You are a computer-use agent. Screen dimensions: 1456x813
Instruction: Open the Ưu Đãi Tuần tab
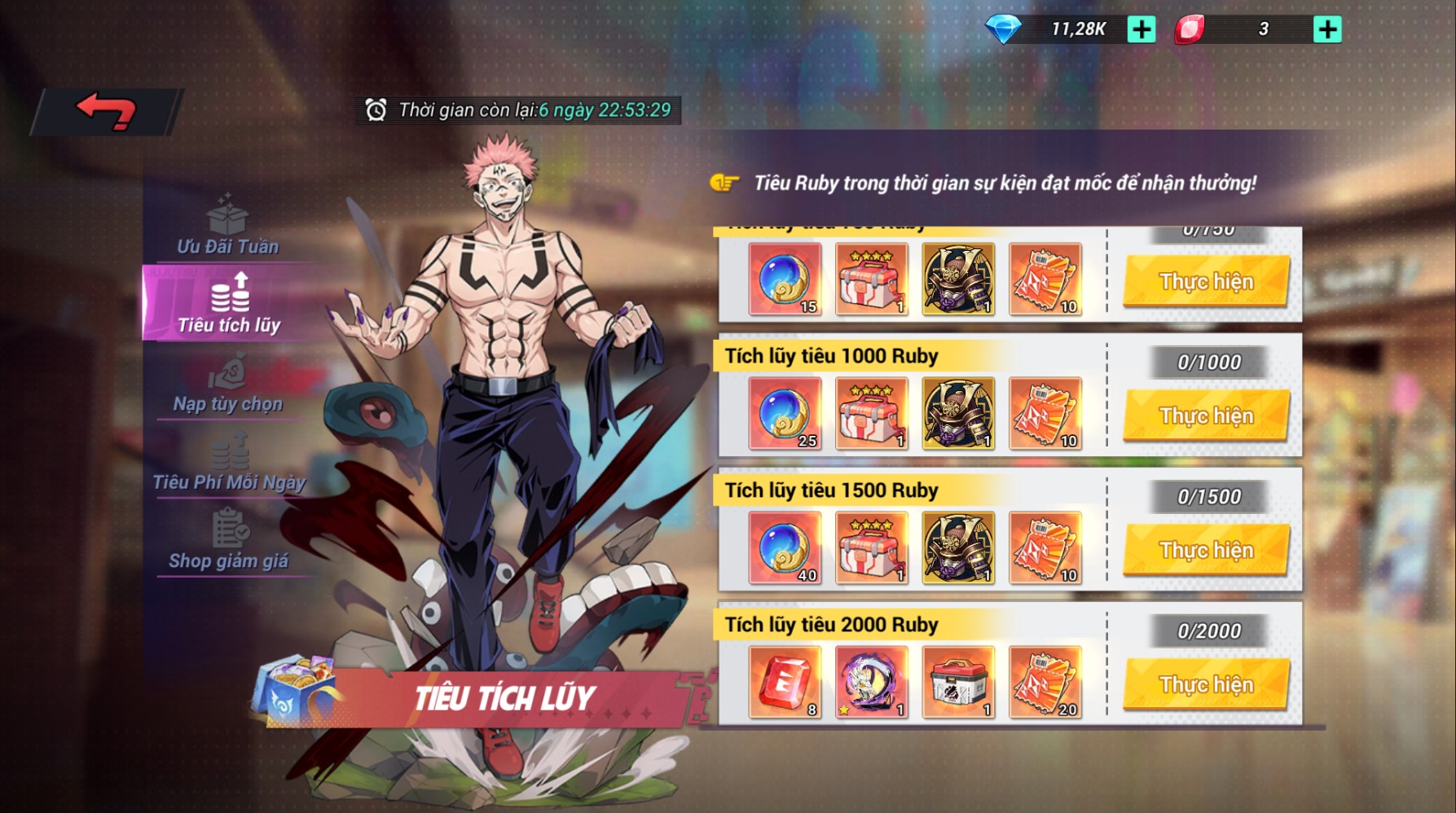228,226
